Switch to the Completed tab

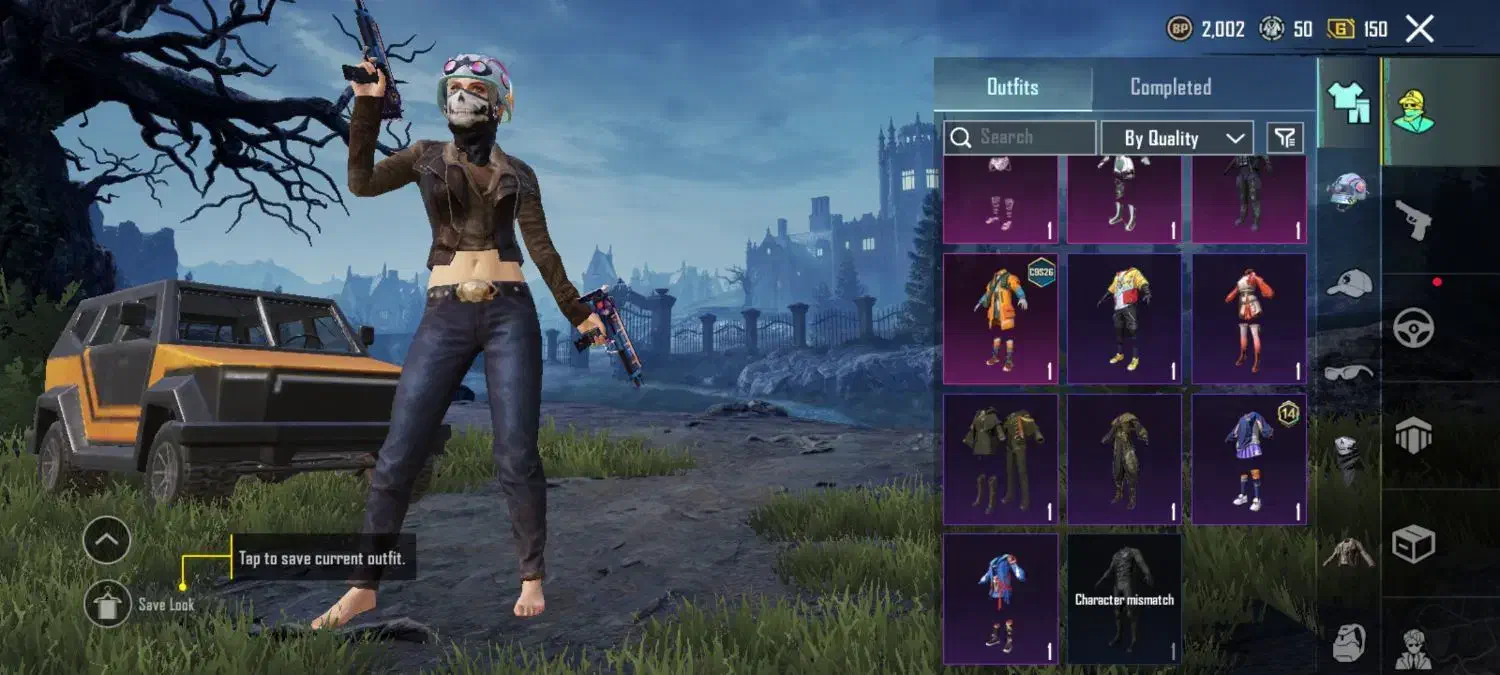1170,87
